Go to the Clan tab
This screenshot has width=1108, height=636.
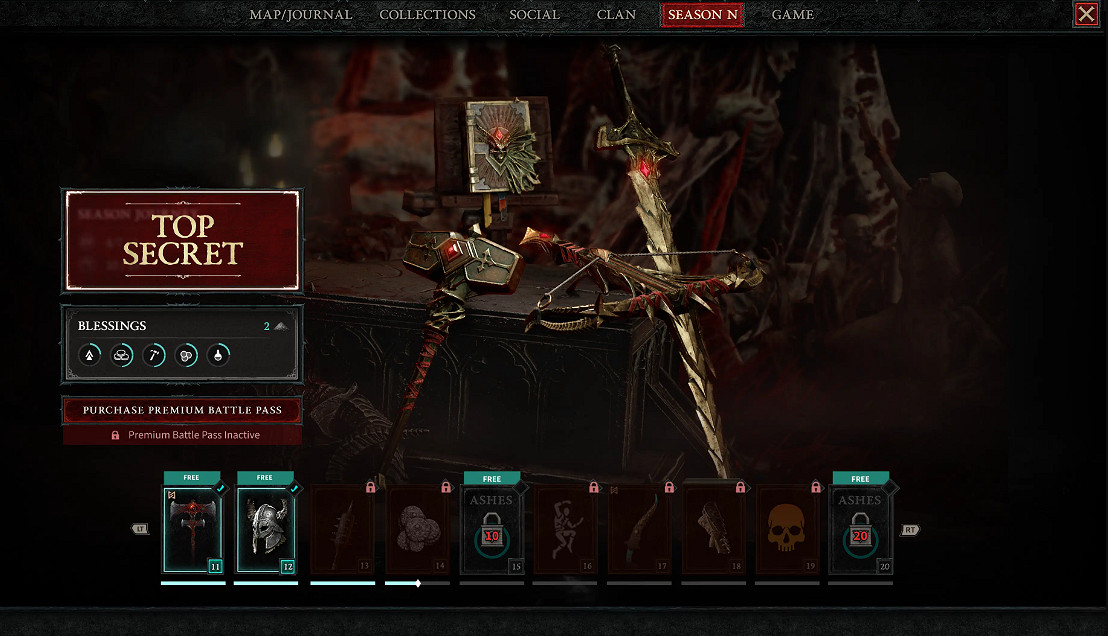(x=616, y=15)
